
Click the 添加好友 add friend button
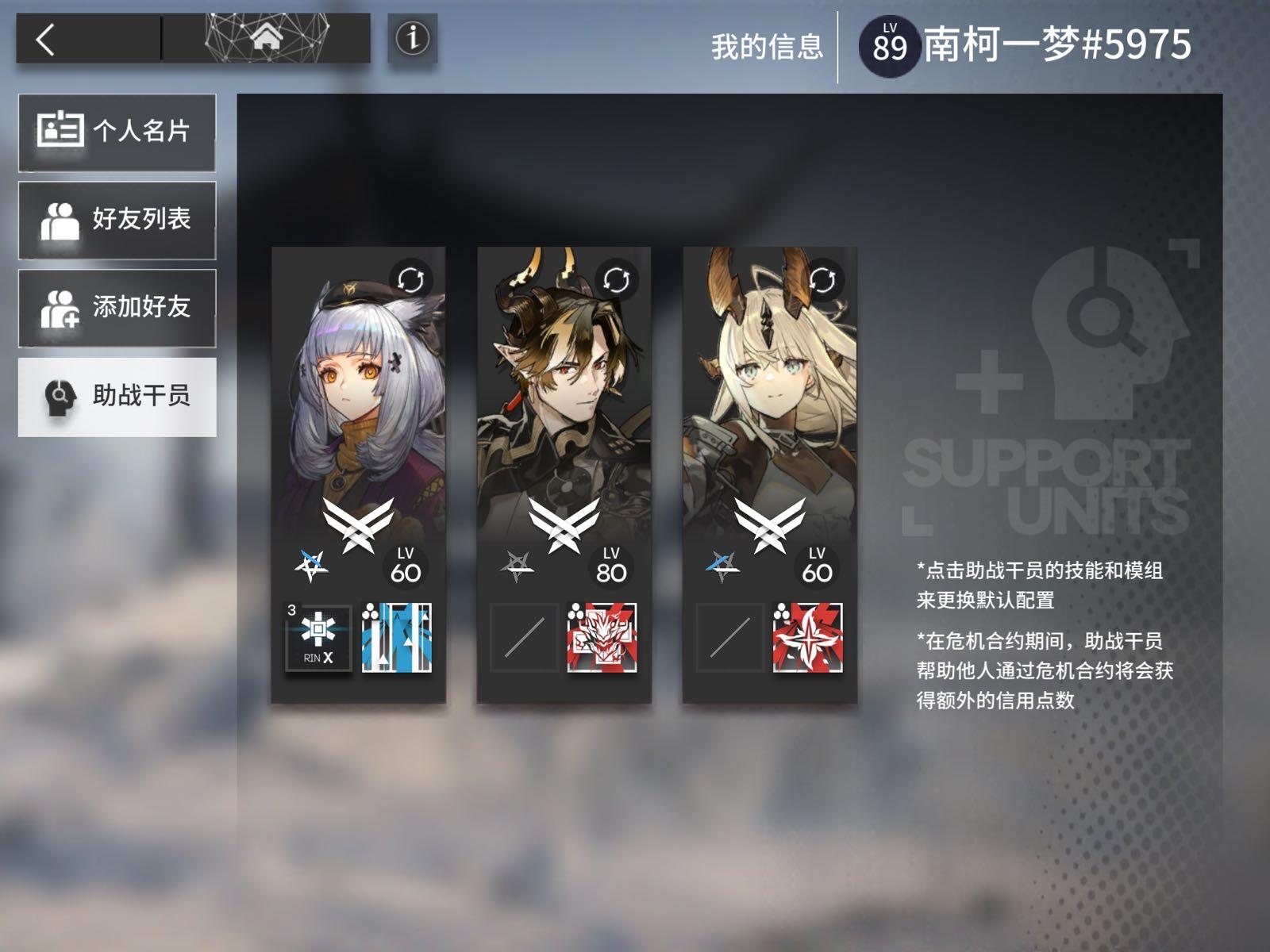pos(117,308)
